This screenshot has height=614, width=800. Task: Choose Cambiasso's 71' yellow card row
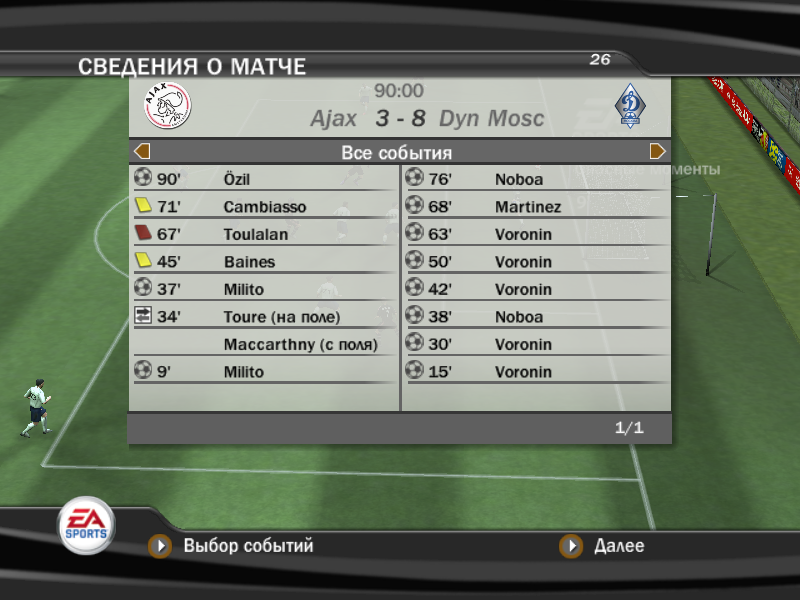tap(264, 207)
